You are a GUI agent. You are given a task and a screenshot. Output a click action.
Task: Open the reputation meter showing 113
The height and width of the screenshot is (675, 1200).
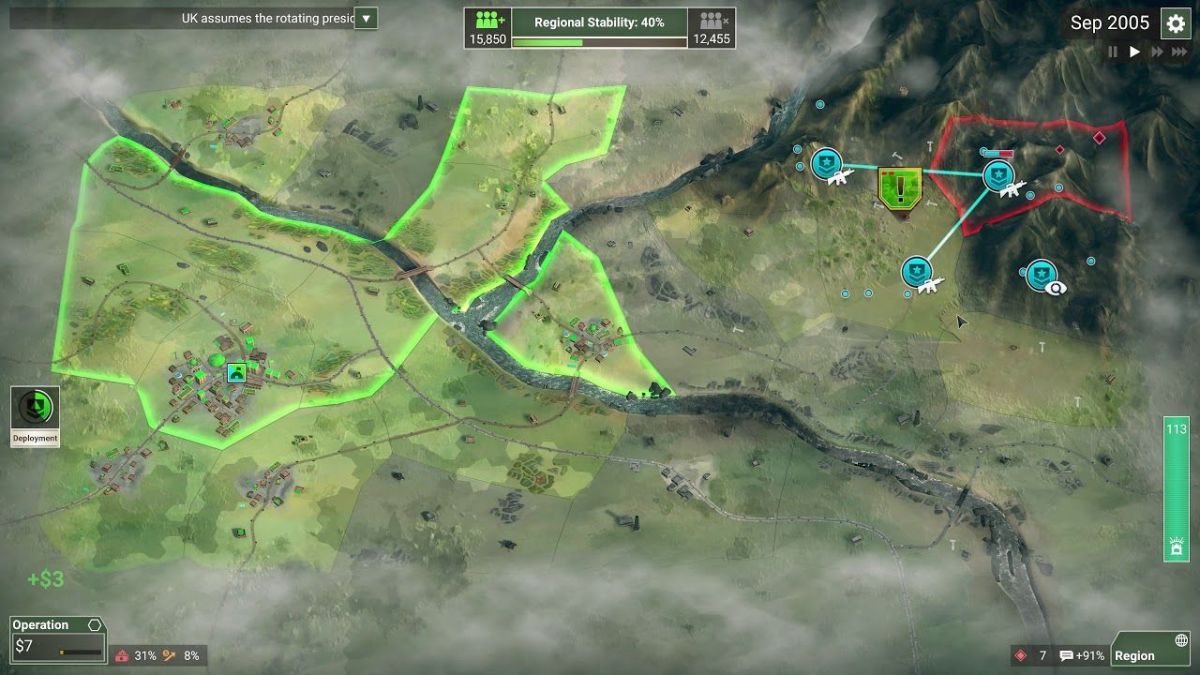click(x=1176, y=489)
